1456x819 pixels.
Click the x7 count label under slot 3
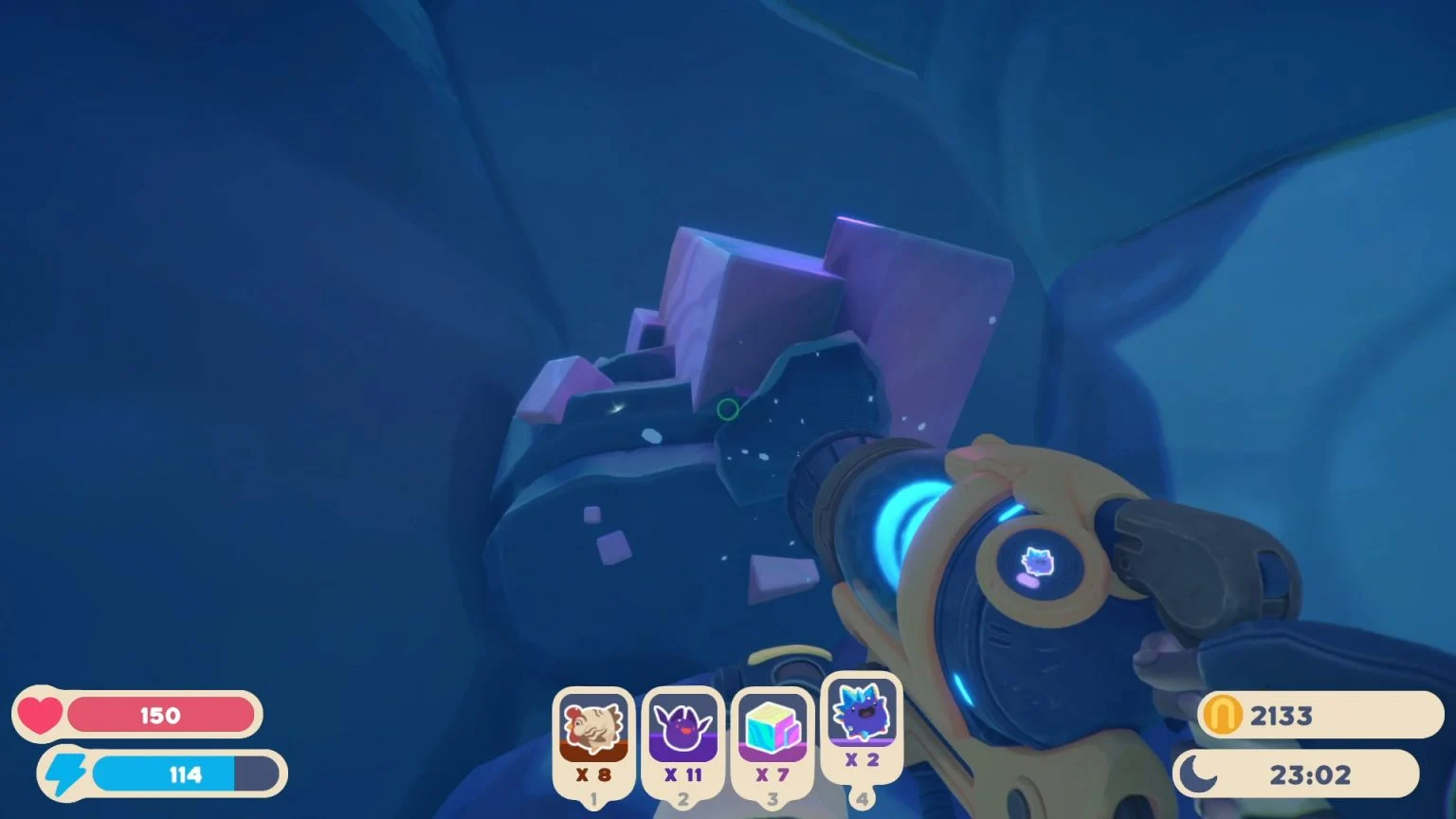(770, 774)
